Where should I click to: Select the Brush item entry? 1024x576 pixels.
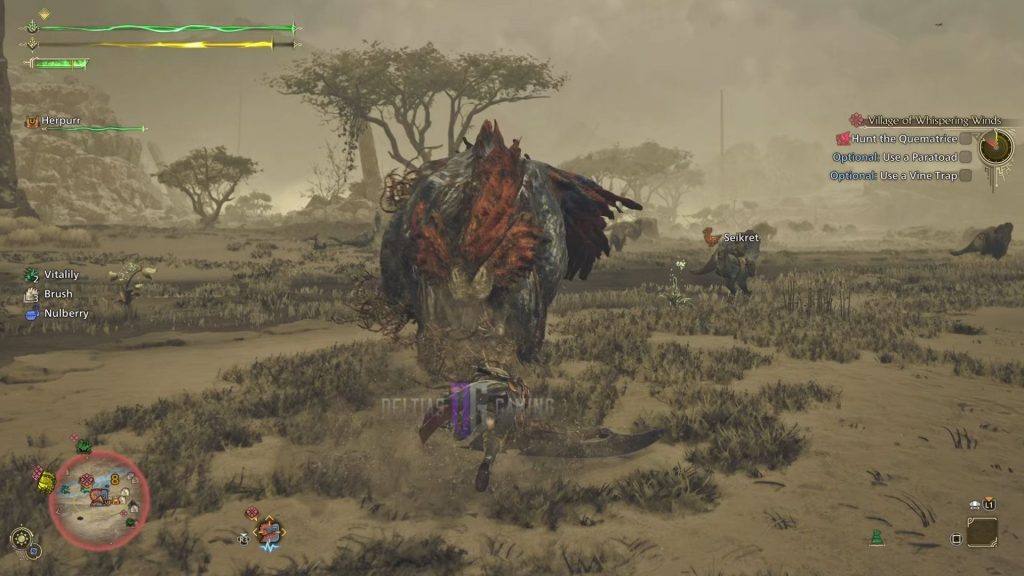pyautogui.click(x=57, y=294)
